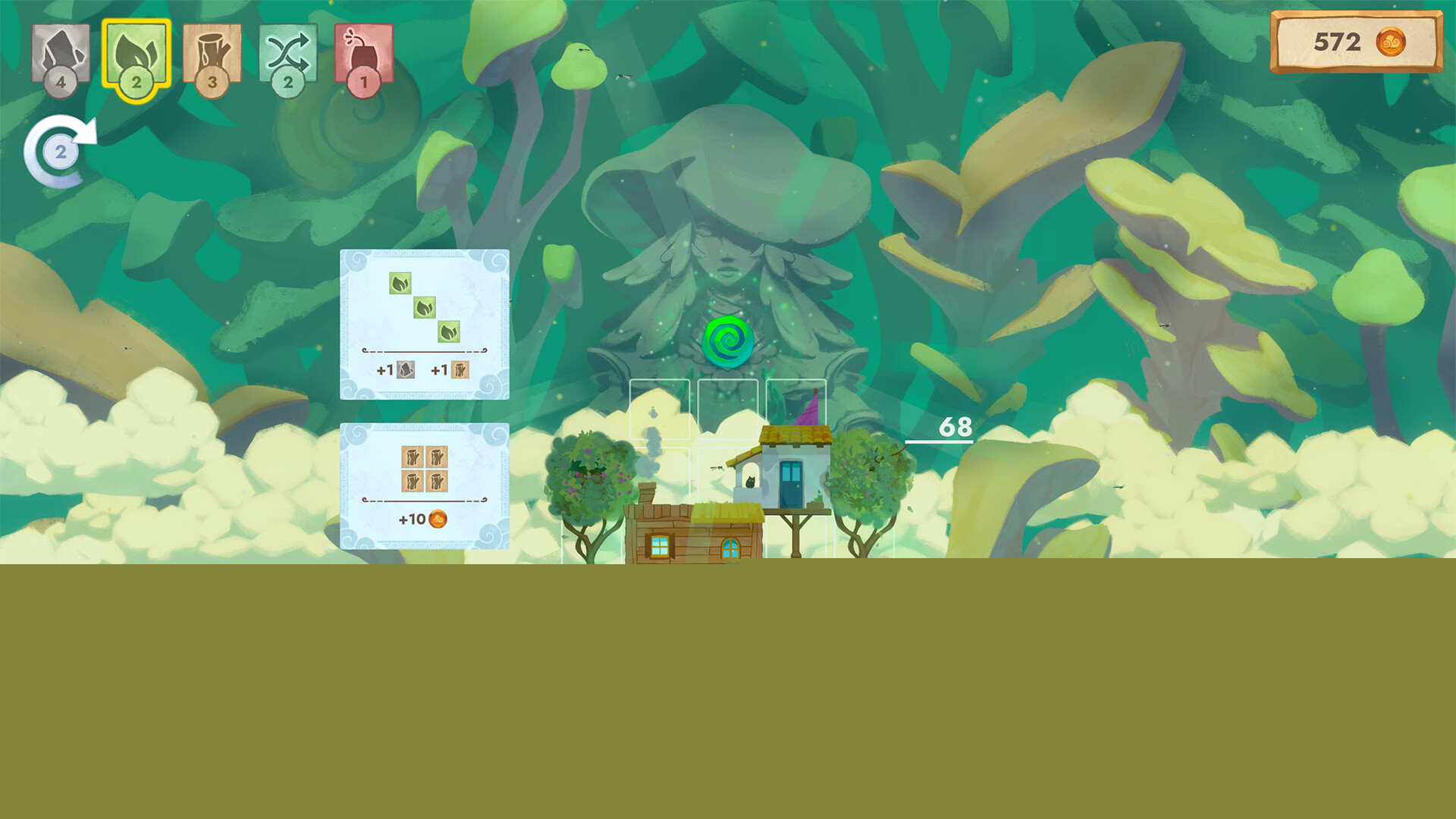Open the diagonal leaf pattern goal card
The height and width of the screenshot is (819, 1456).
[425, 324]
